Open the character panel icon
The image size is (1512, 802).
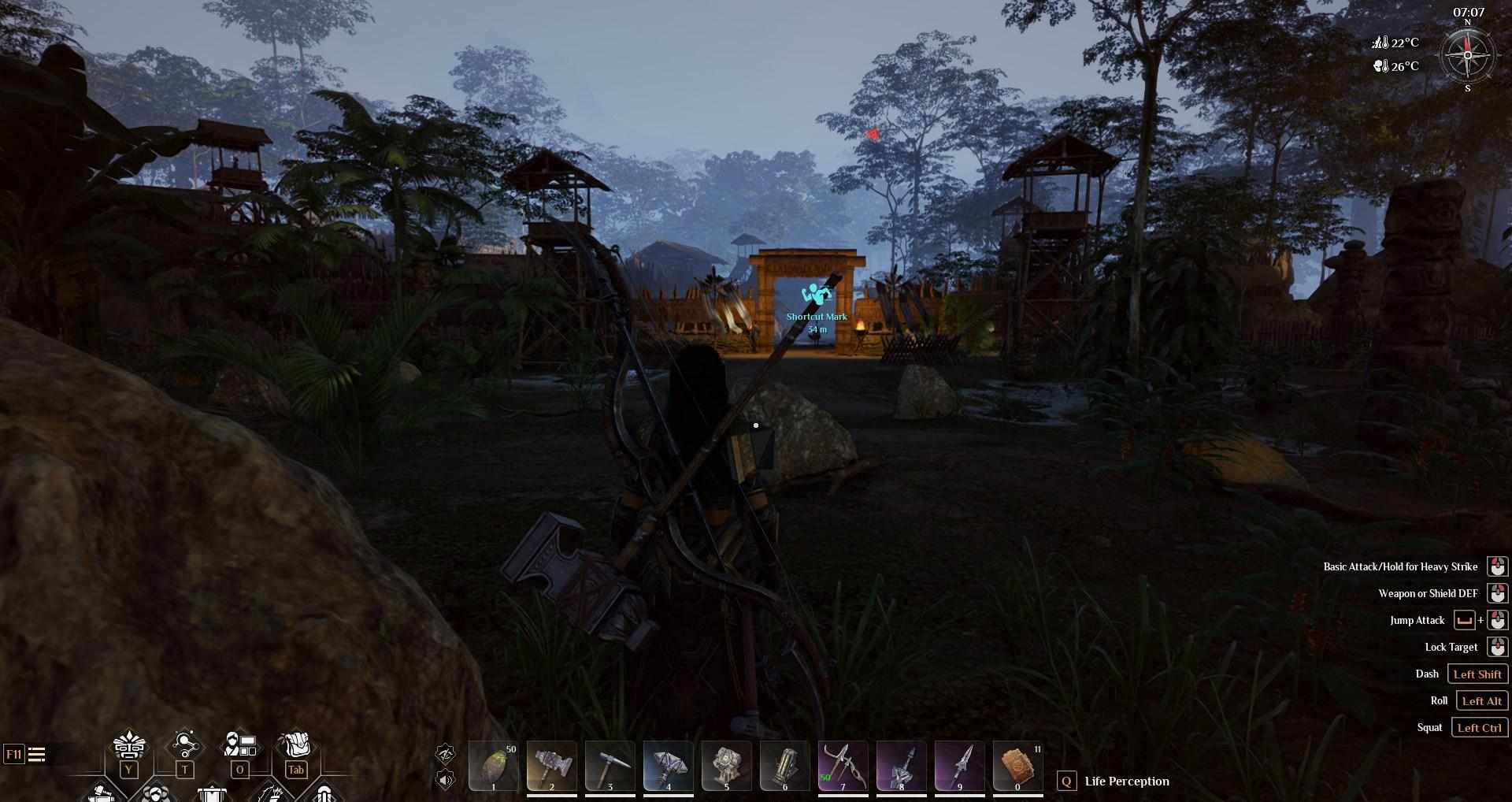click(x=239, y=744)
